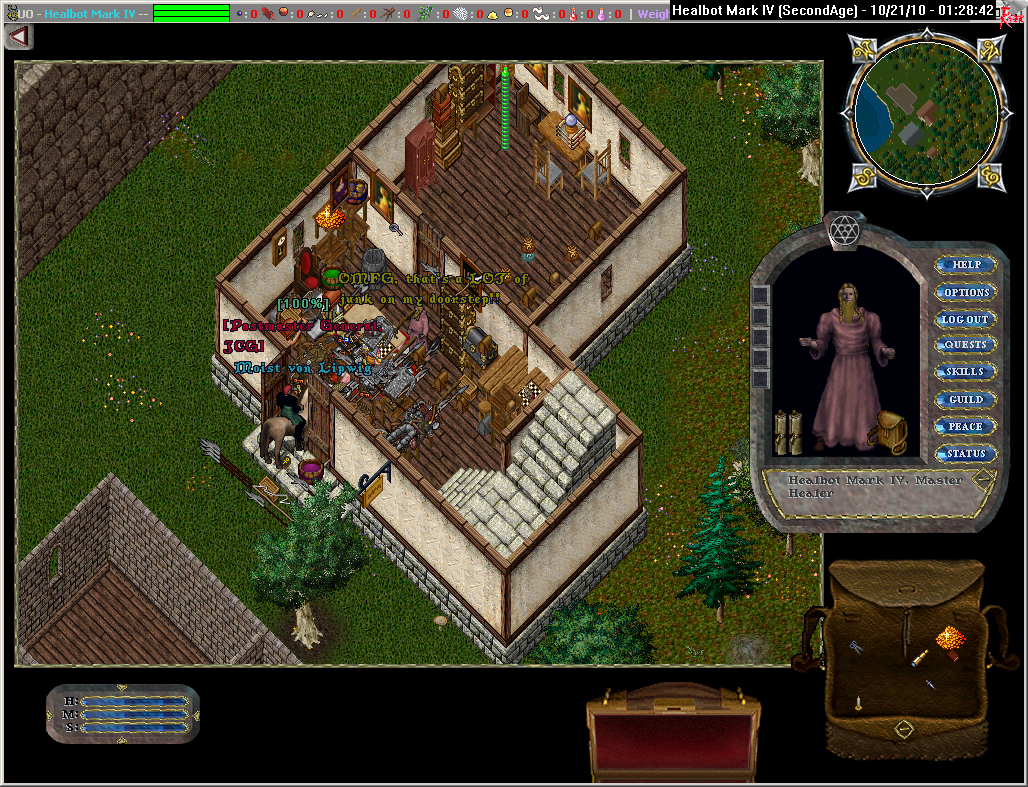Open the Skills list
This screenshot has width=1028, height=787.
pos(966,372)
